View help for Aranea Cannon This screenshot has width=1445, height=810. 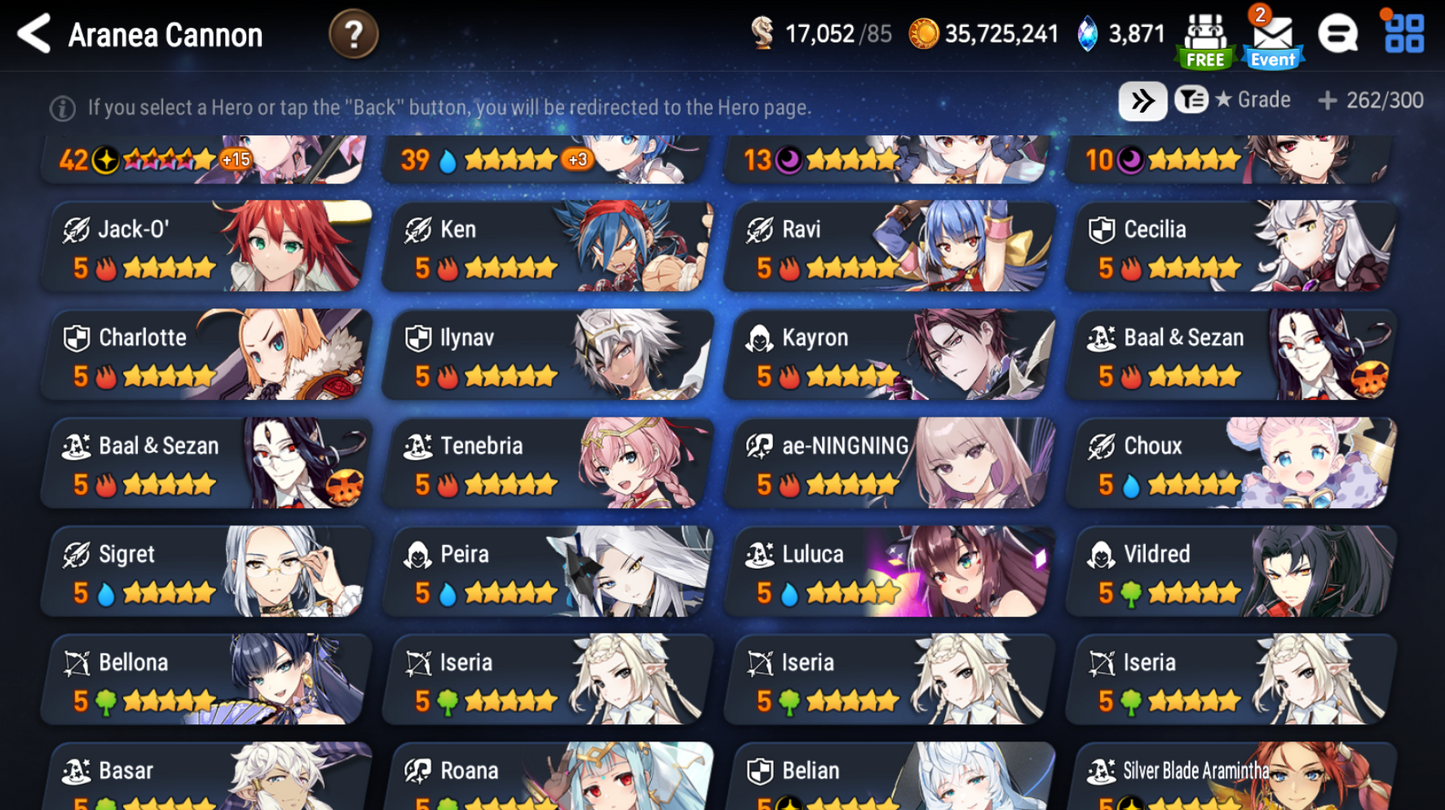pos(353,33)
